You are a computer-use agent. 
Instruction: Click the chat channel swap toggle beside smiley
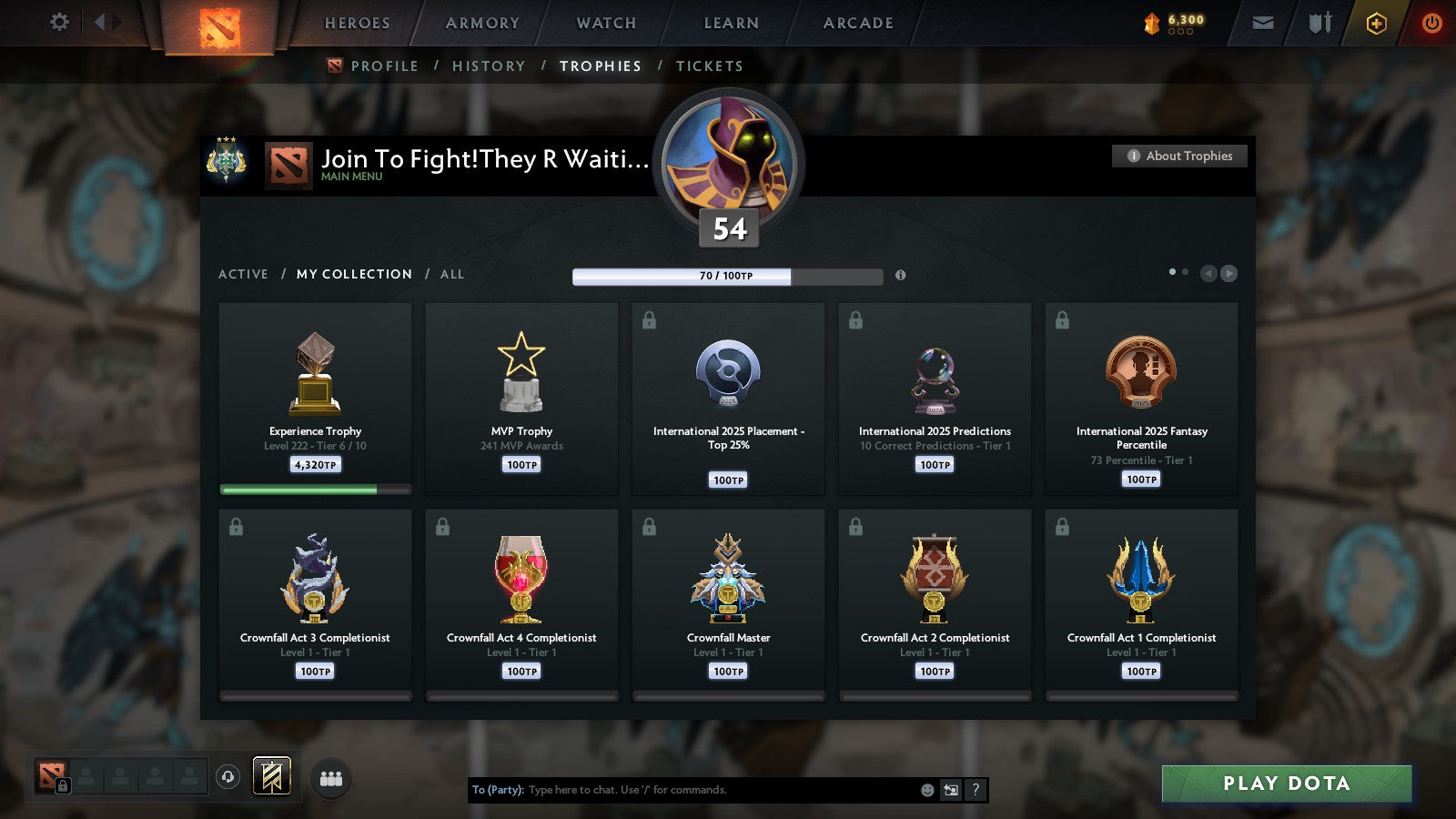tap(952, 790)
